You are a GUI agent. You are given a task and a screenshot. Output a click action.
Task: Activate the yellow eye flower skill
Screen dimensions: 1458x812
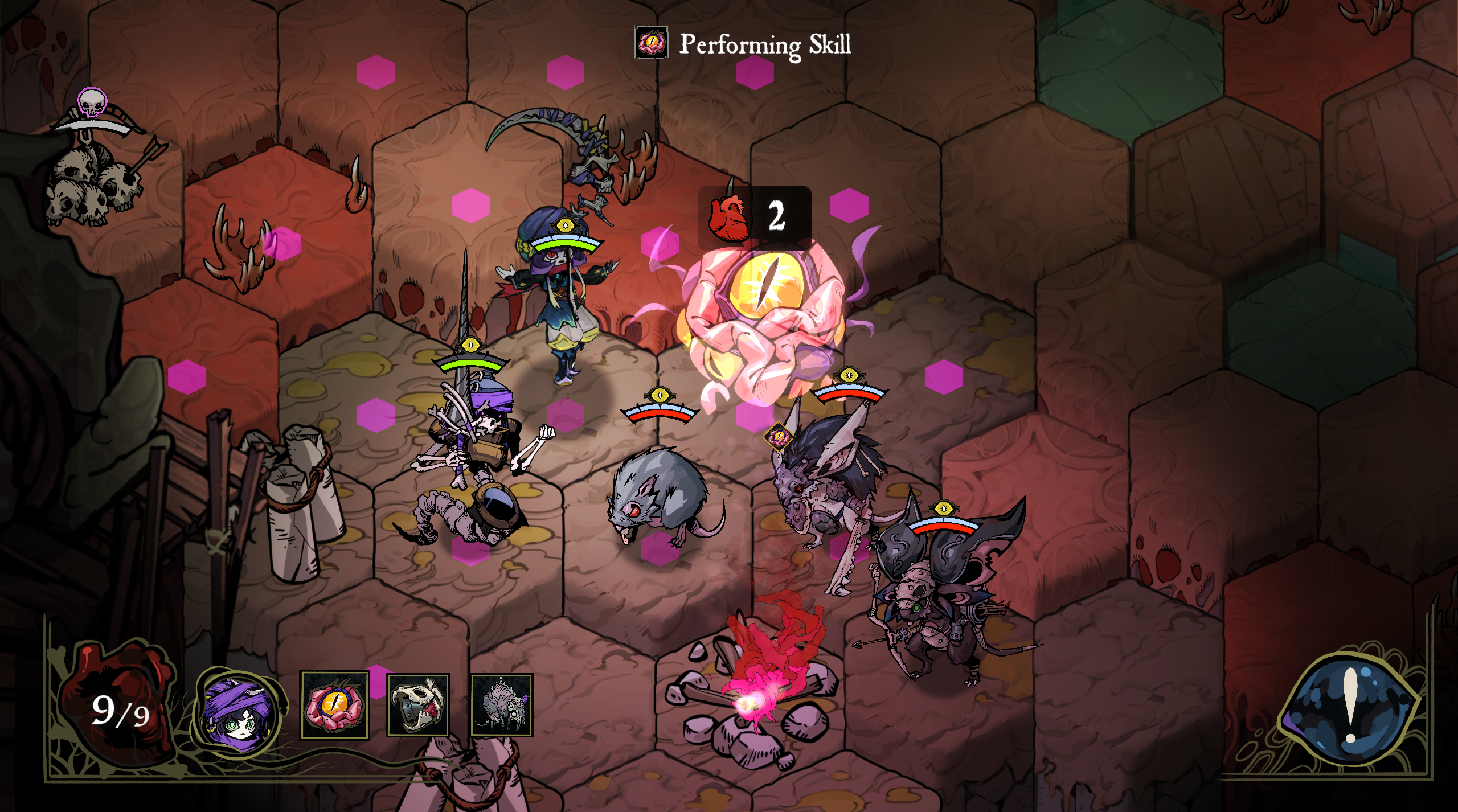334,705
